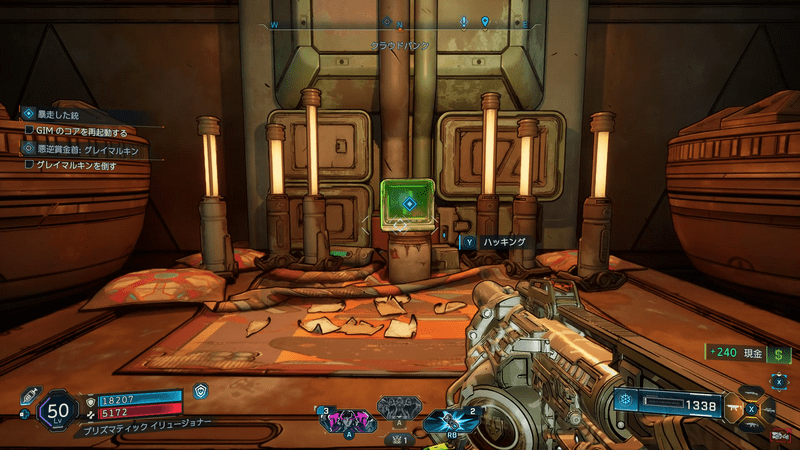Click the green hacking objective marker

point(407,204)
